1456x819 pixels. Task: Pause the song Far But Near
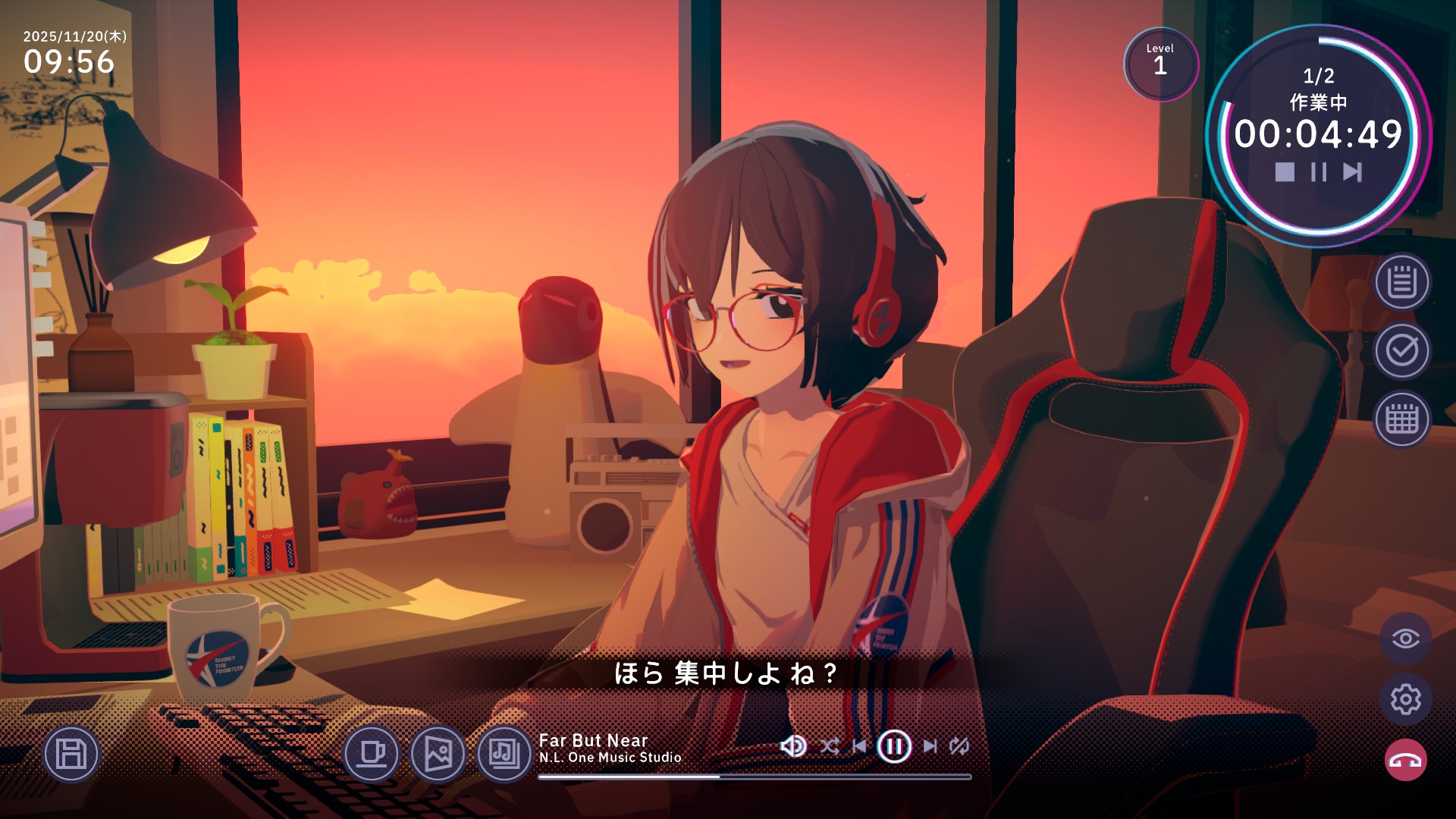point(894,746)
